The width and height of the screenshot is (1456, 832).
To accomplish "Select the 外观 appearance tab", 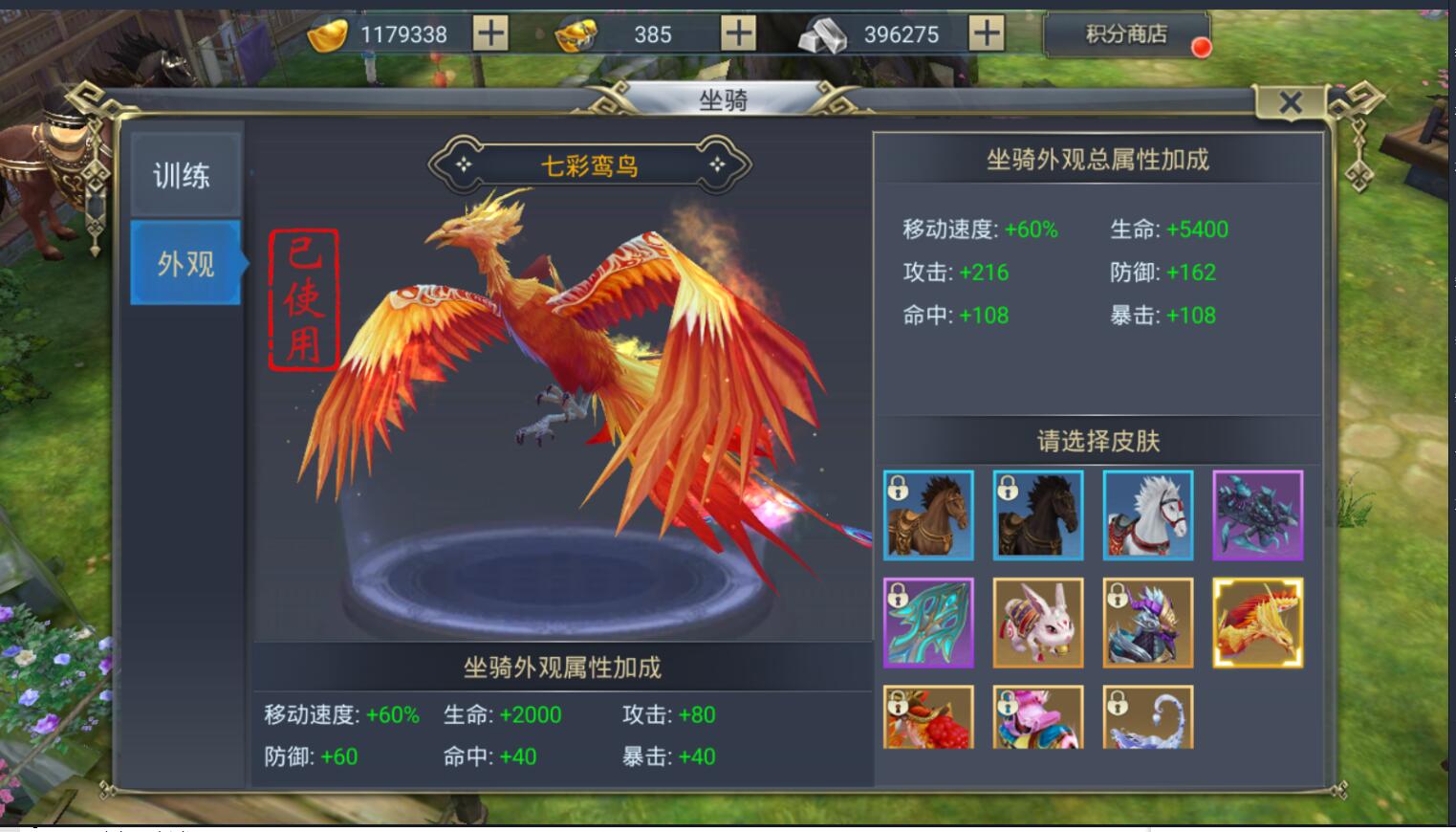I will pos(185,263).
